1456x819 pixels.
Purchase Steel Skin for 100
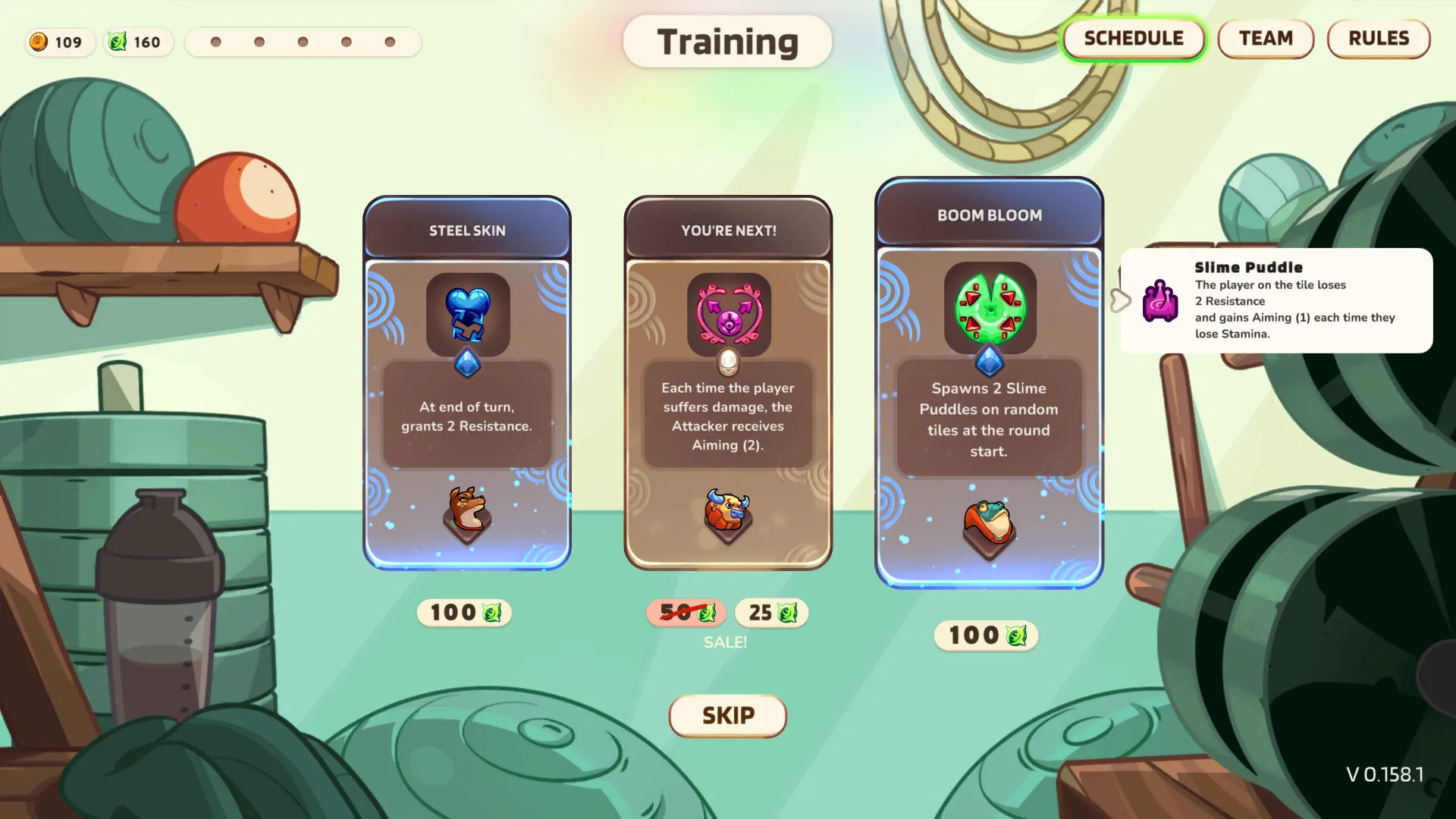click(x=464, y=613)
